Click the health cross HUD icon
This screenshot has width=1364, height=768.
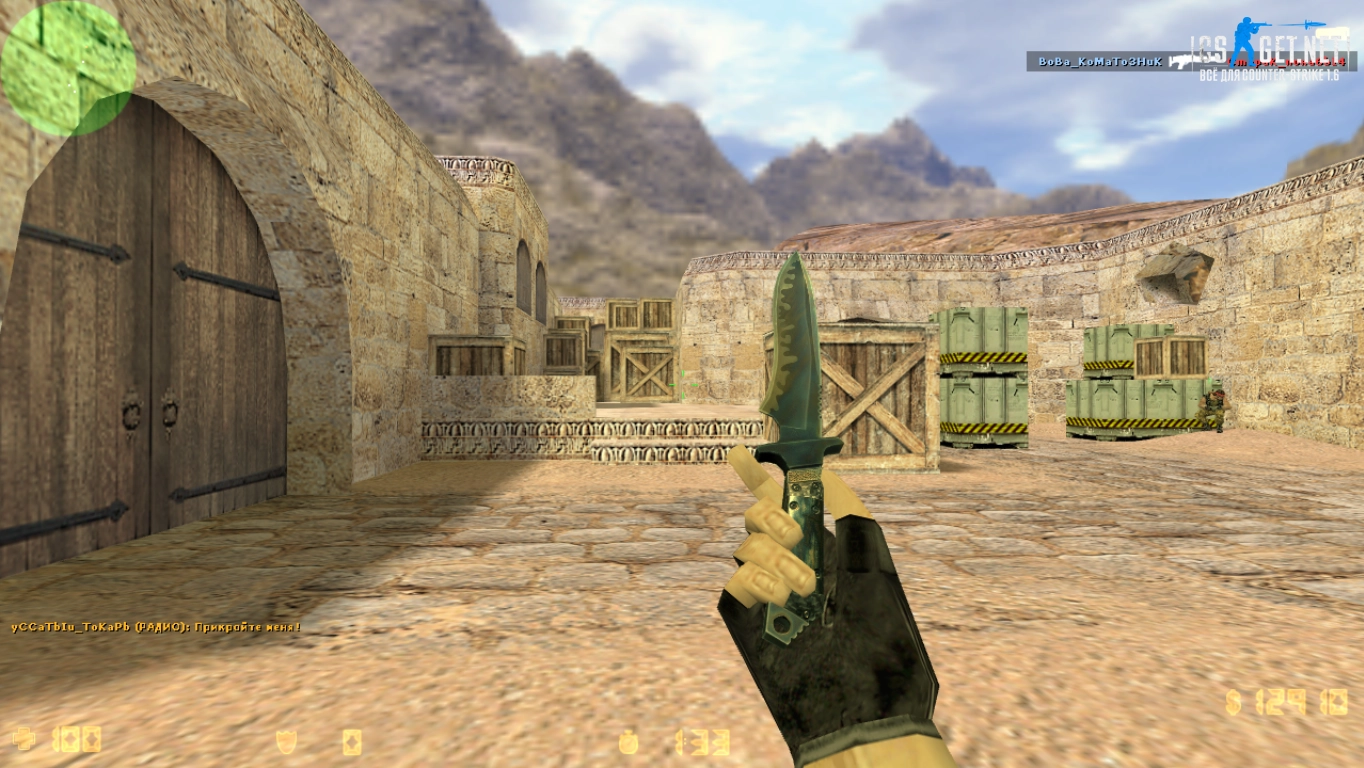pos(23,740)
